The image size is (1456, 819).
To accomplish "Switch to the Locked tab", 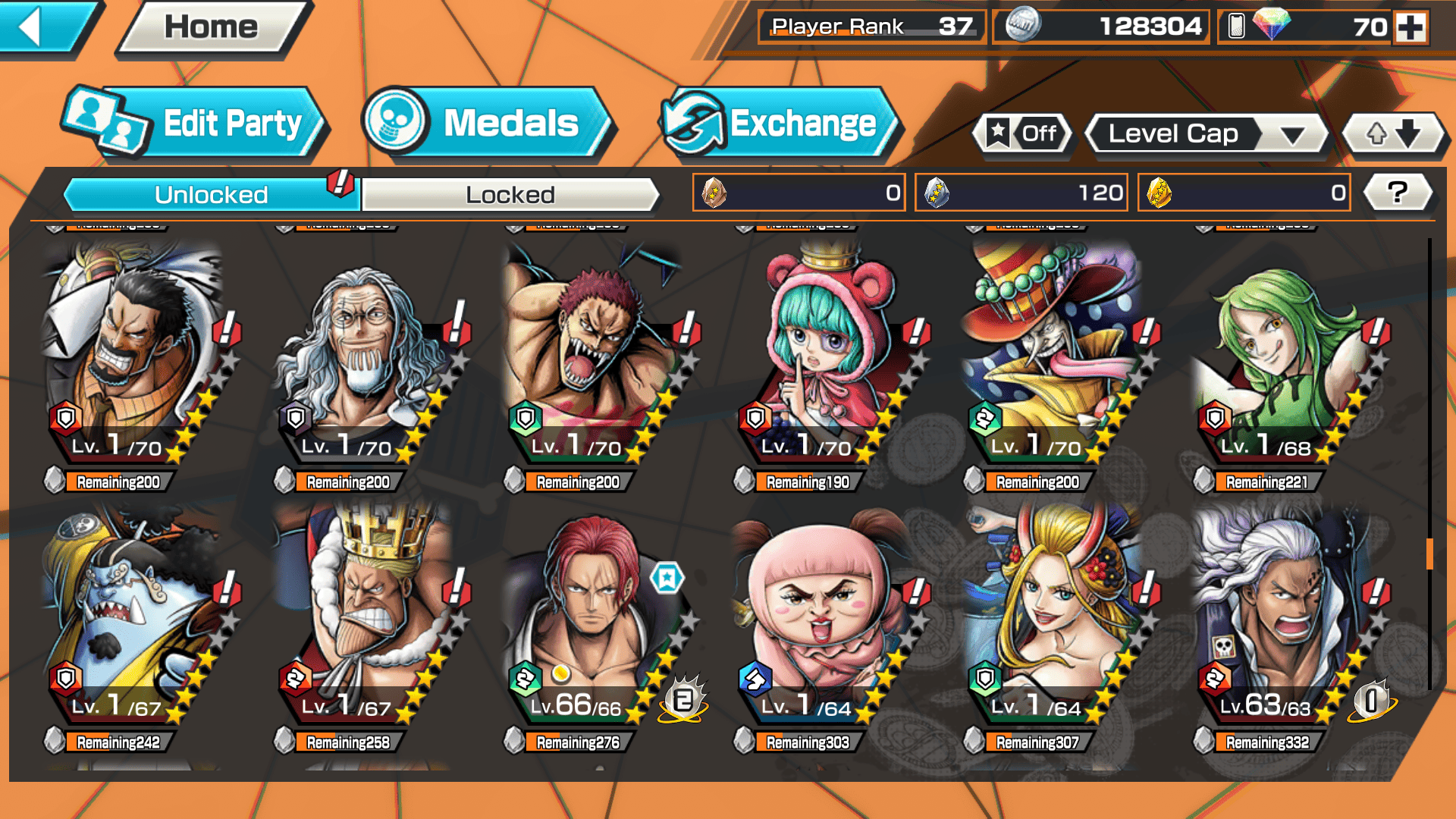I will pos(510,195).
